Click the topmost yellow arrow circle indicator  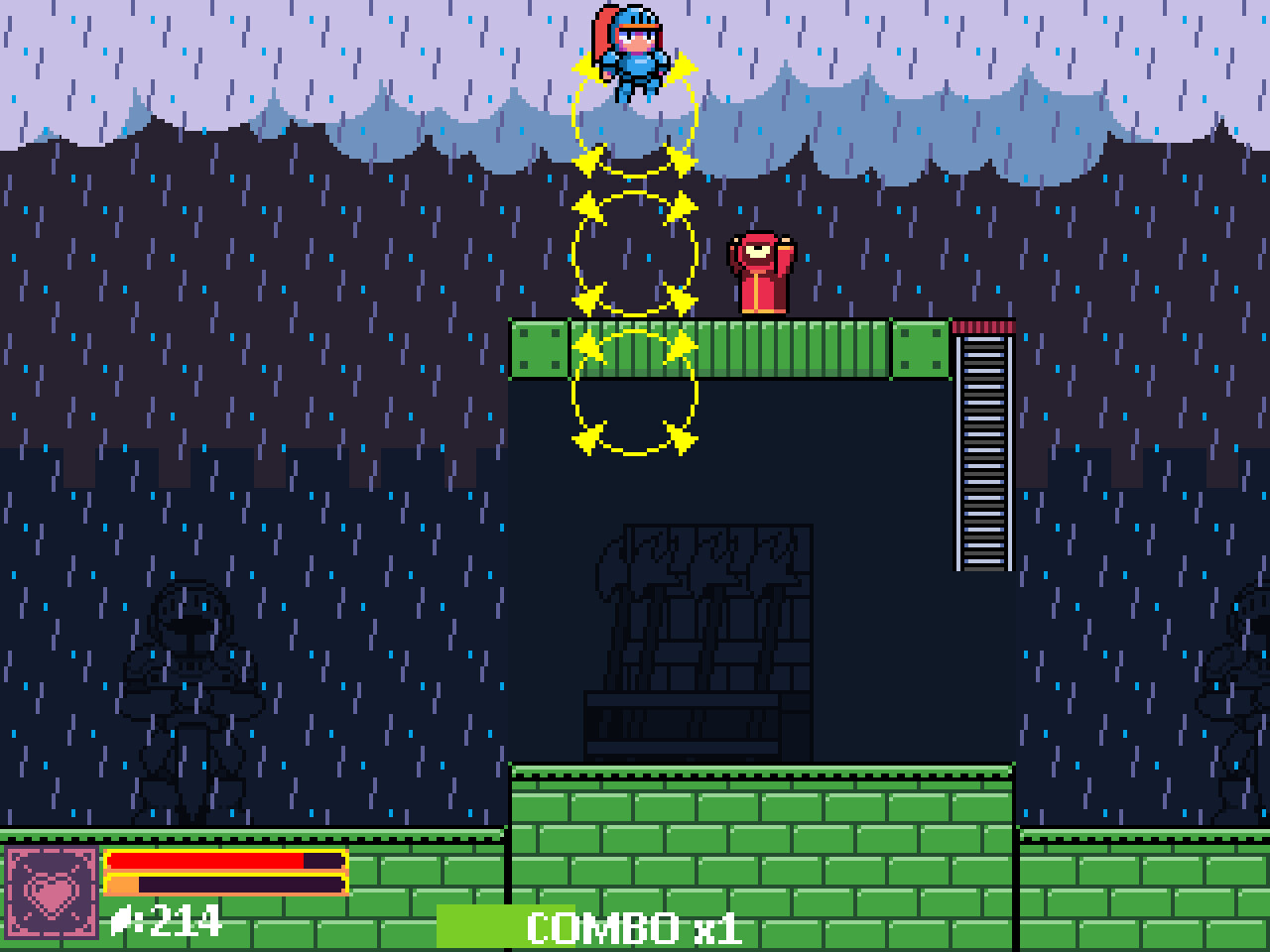[633, 114]
